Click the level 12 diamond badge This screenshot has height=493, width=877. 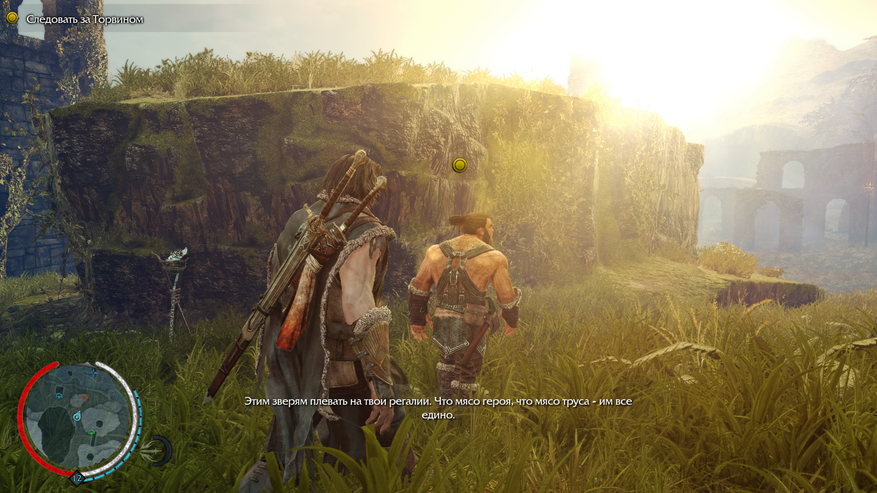(76, 479)
